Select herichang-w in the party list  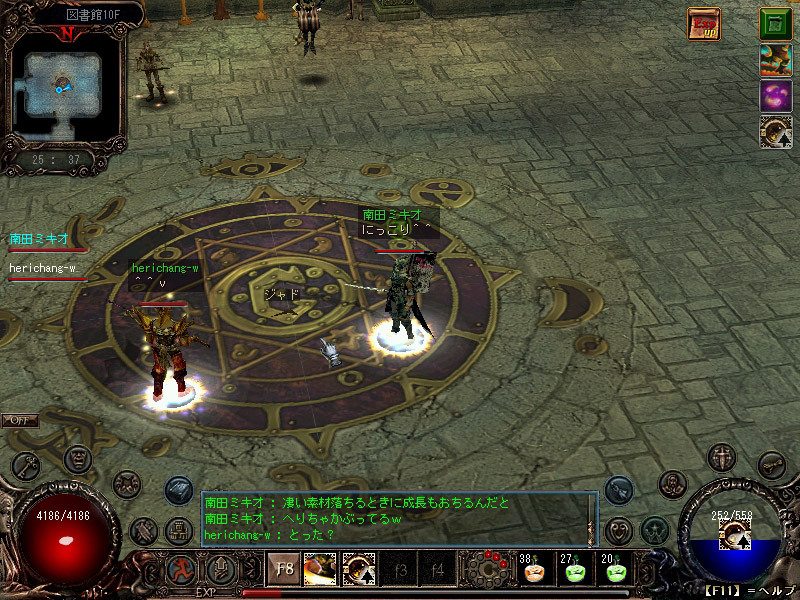click(x=43, y=268)
